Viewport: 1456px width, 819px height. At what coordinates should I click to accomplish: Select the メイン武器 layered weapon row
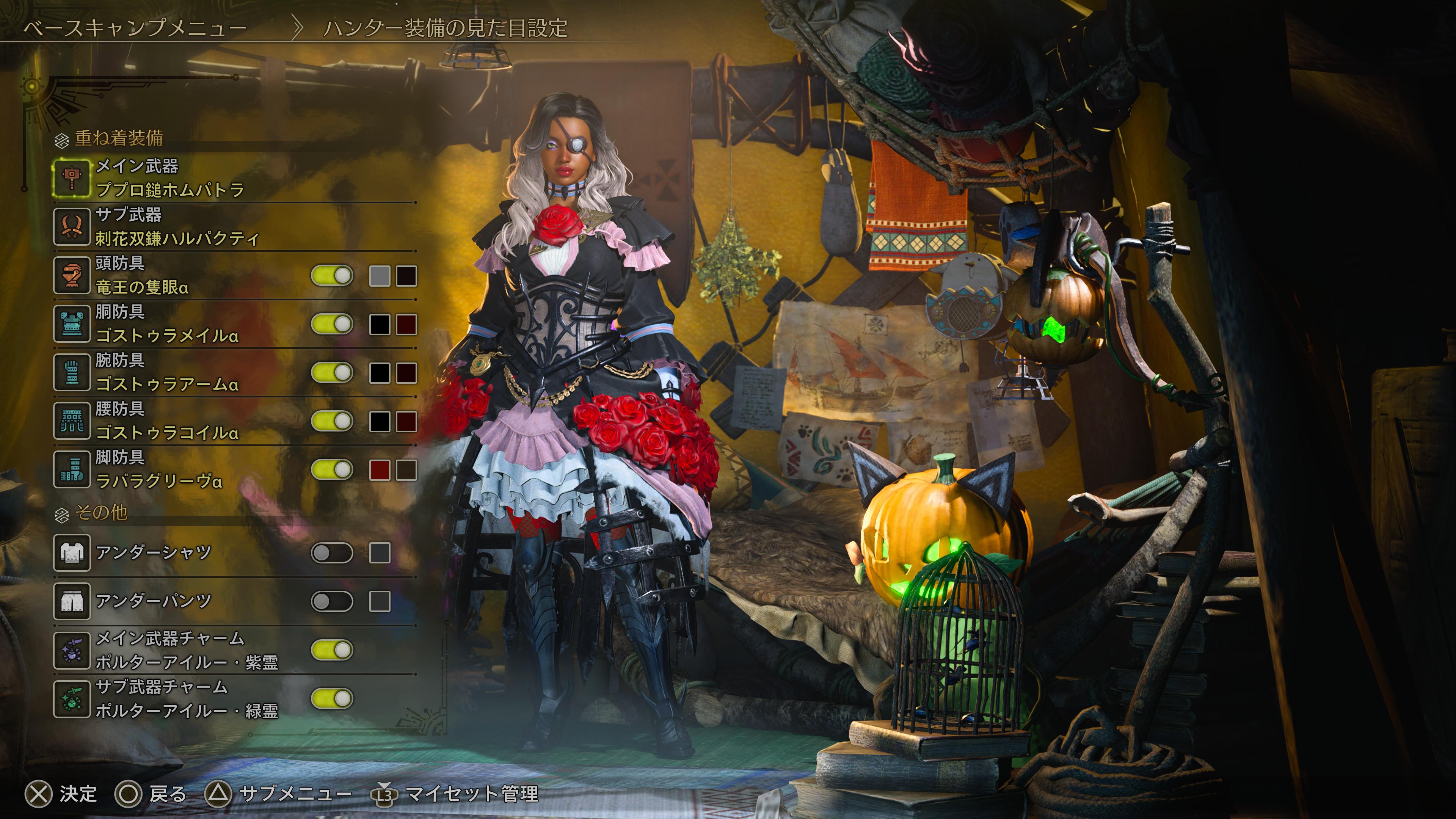tap(169, 178)
